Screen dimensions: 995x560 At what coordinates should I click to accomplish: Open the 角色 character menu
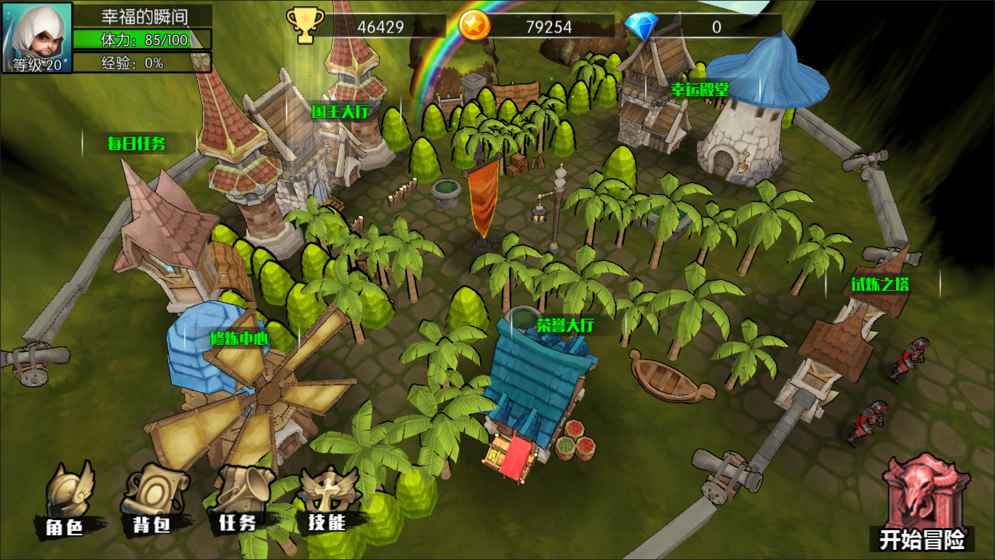tap(70, 500)
